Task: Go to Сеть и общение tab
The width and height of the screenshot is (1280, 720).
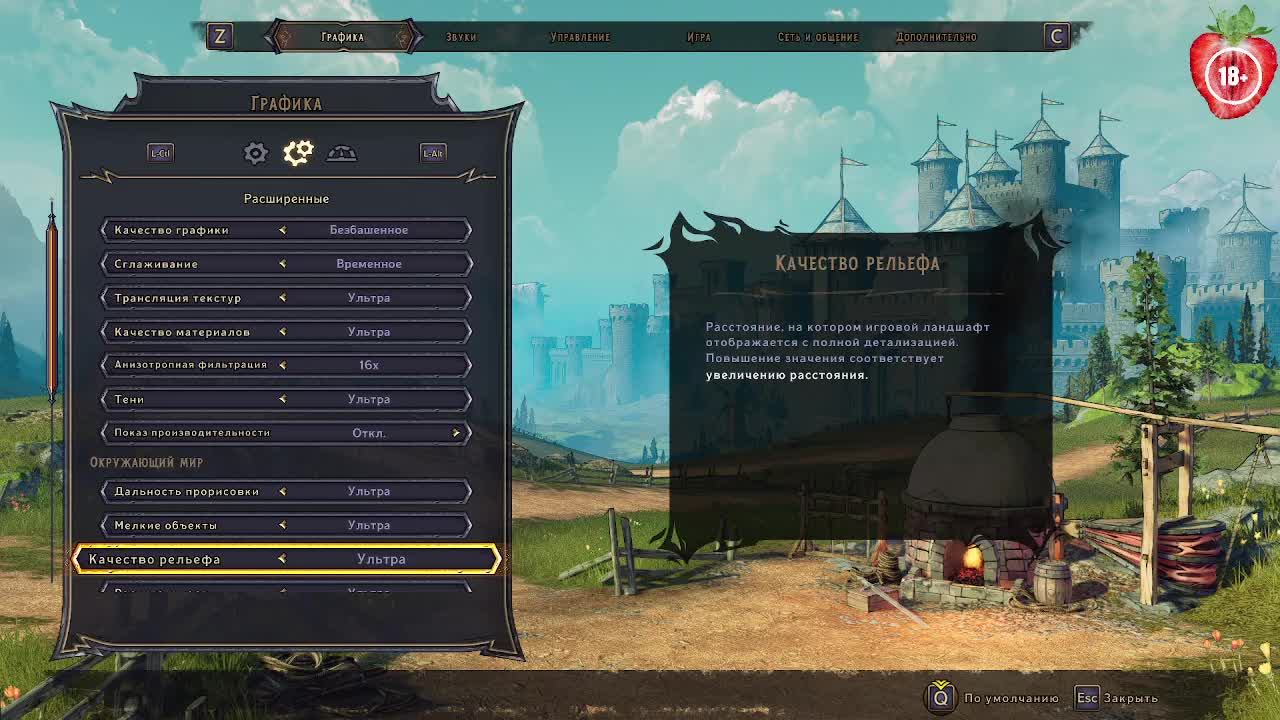Action: 818,37
